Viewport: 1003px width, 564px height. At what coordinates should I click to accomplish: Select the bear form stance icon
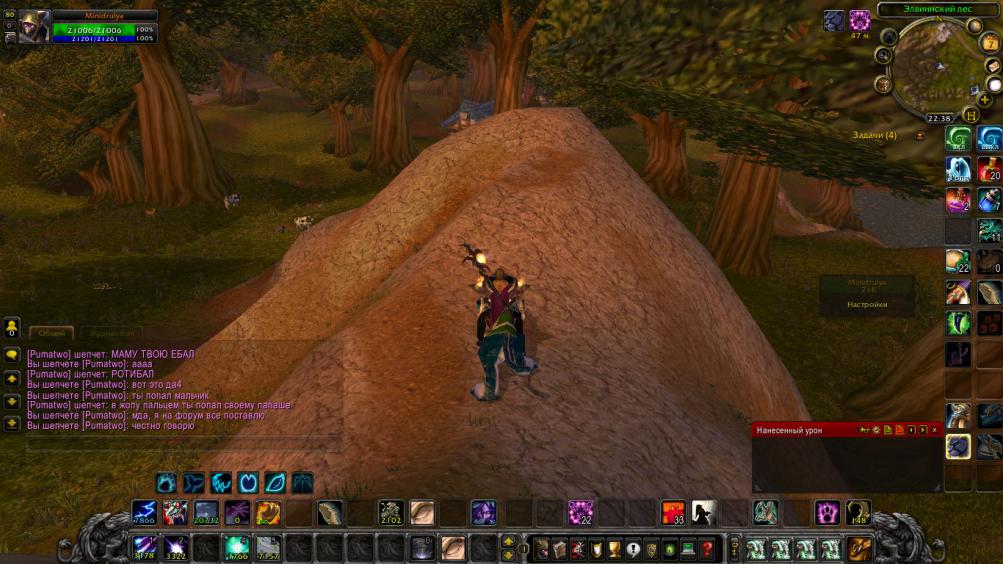tap(166, 482)
